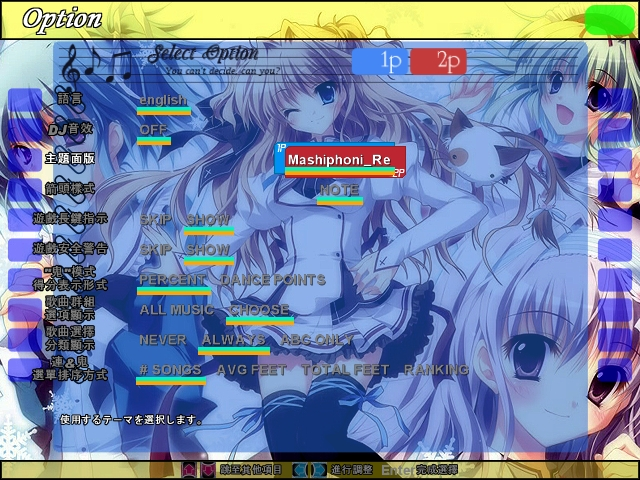
Task: Select the ABC ONLY option
Action: point(317,340)
